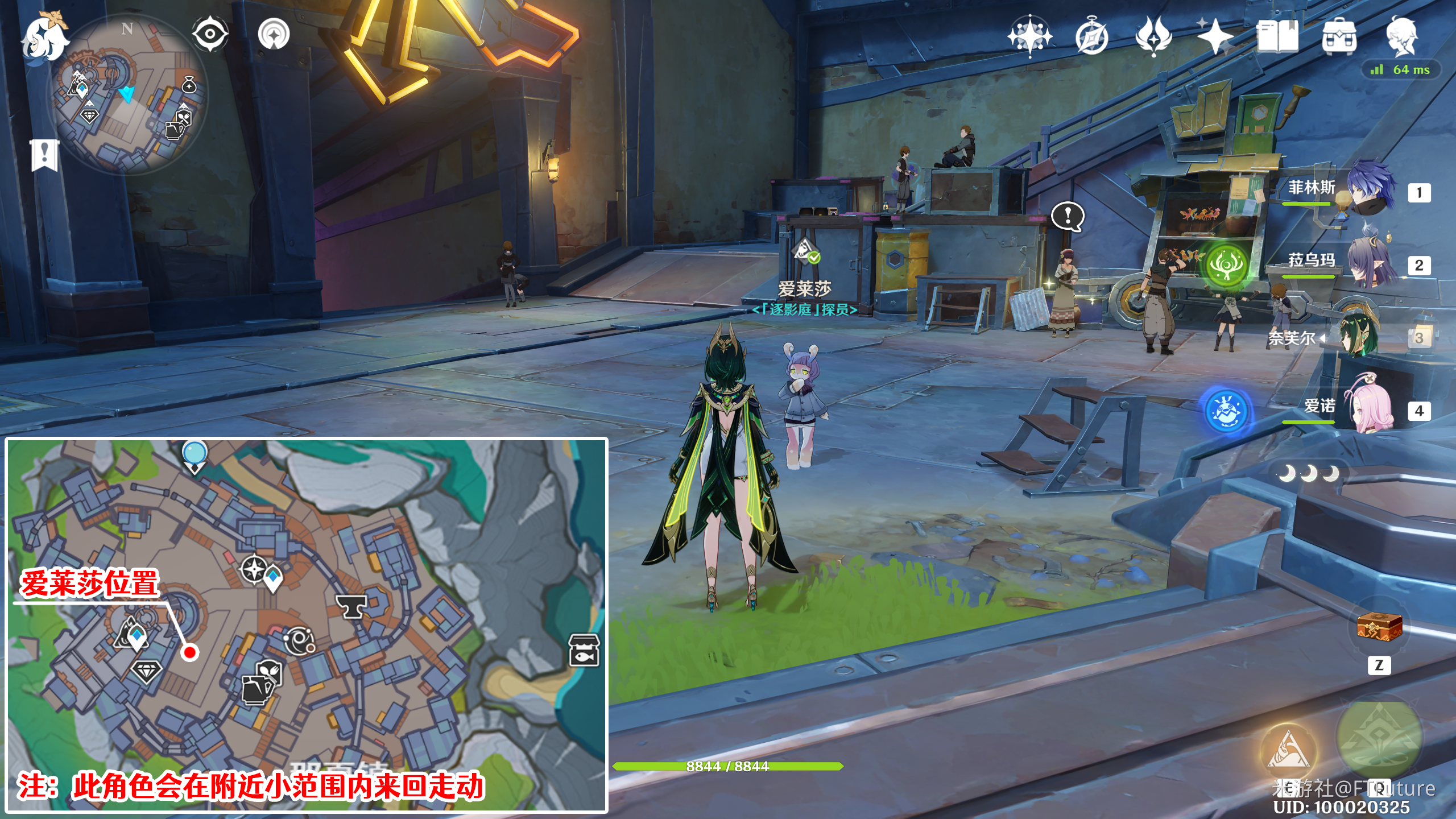Open the character profile icon

(1401, 36)
